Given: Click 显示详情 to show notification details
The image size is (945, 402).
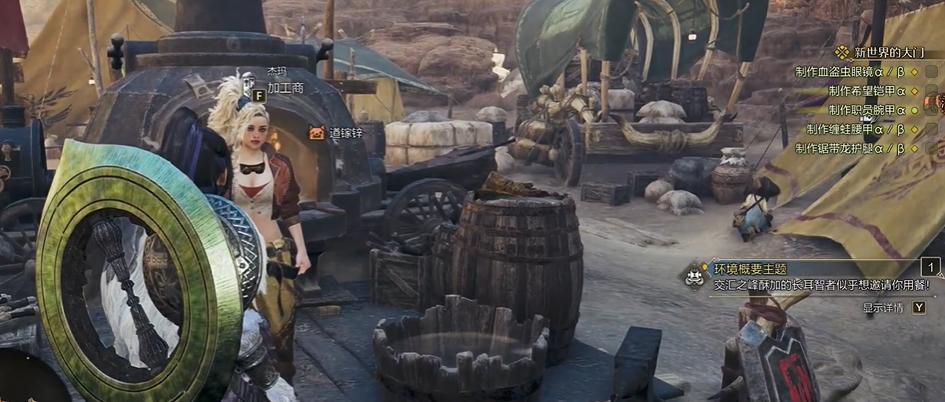Looking at the screenshot, I should click(882, 307).
